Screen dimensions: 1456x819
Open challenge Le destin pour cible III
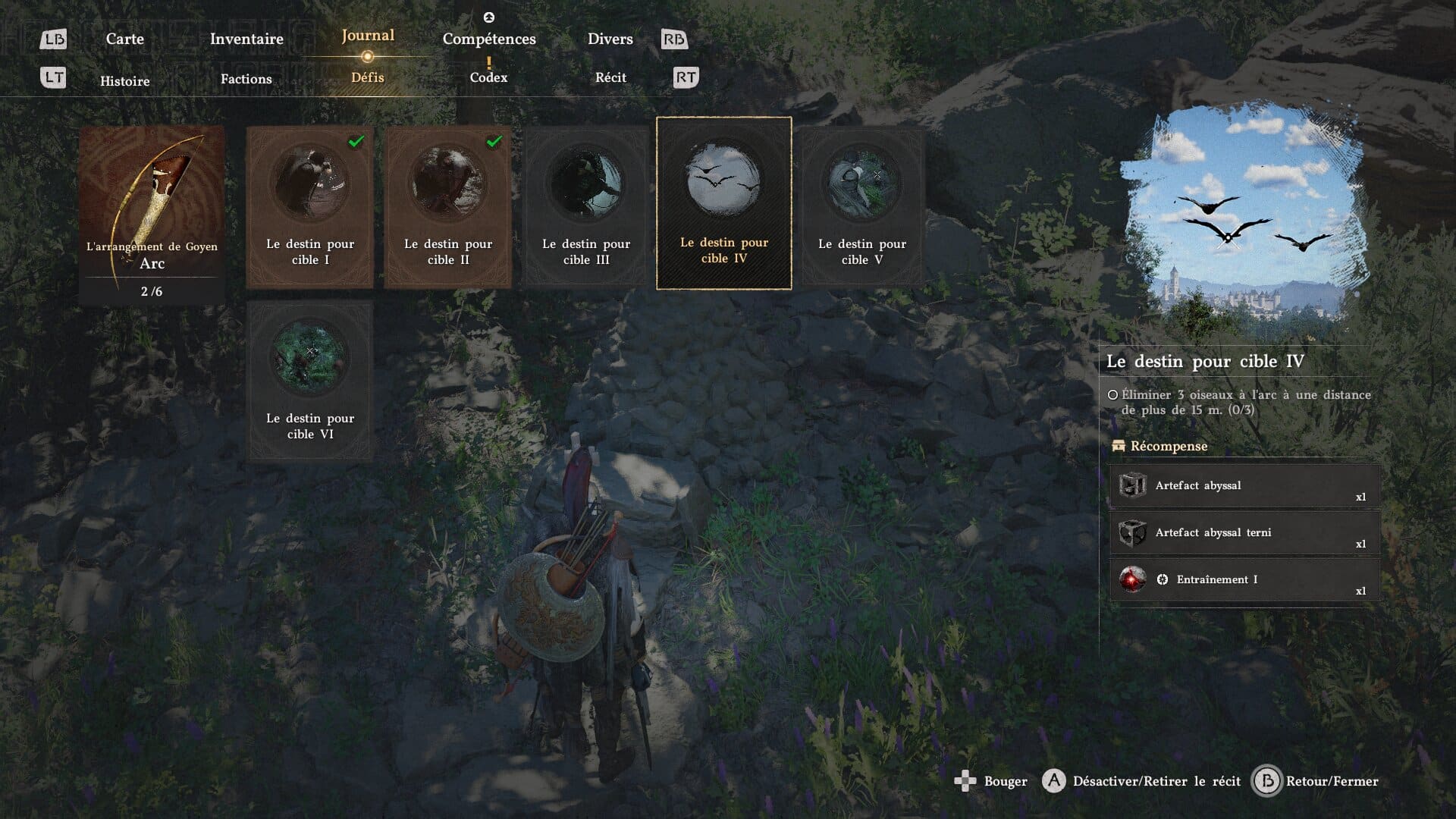click(x=586, y=207)
